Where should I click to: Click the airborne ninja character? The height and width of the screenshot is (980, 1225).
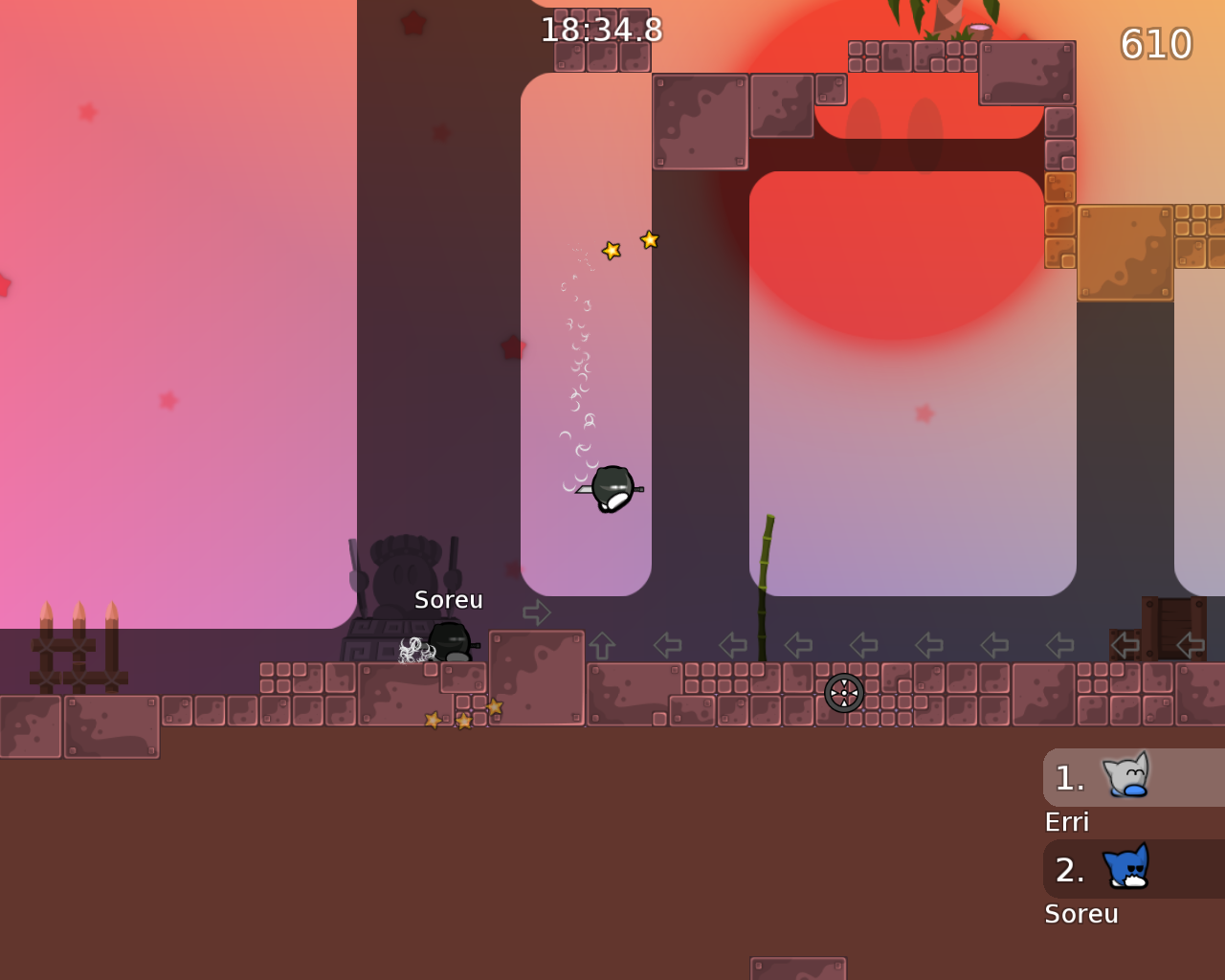coord(613,486)
